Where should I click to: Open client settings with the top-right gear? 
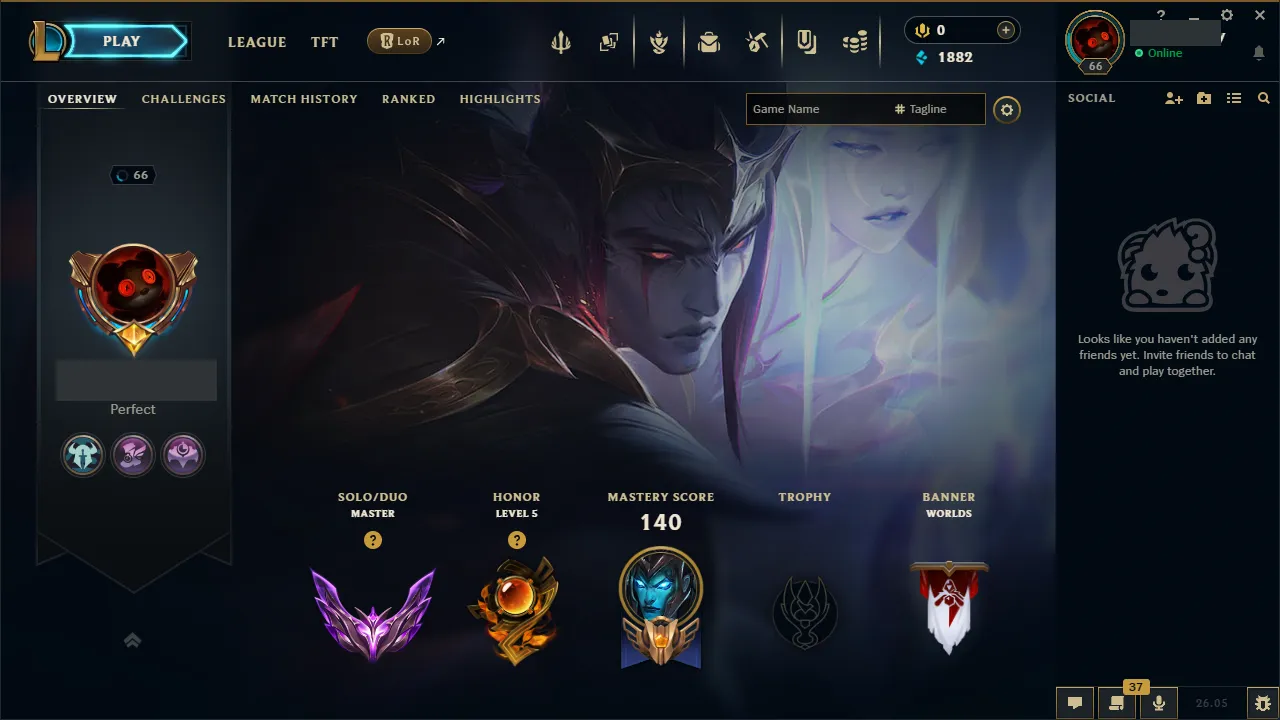[x=1227, y=16]
